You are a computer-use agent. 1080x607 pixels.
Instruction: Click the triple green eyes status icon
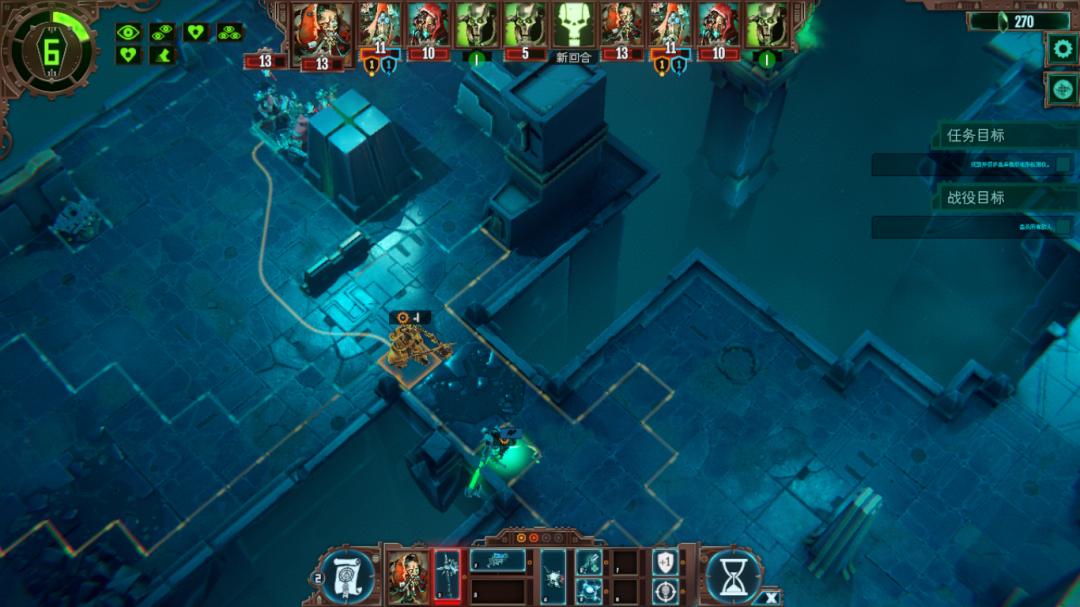click(229, 32)
